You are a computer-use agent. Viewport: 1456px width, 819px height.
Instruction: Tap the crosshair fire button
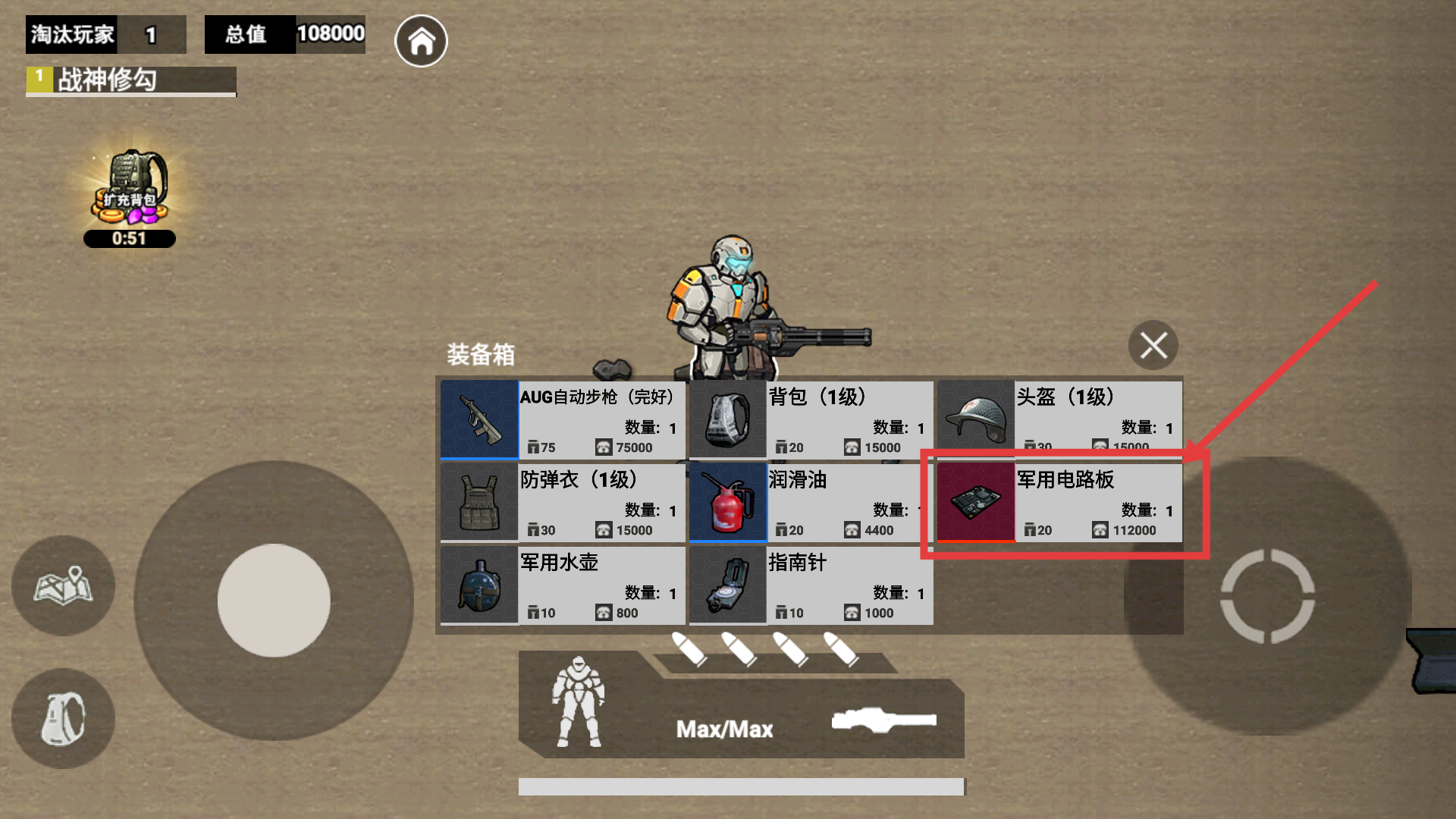tap(1267, 595)
